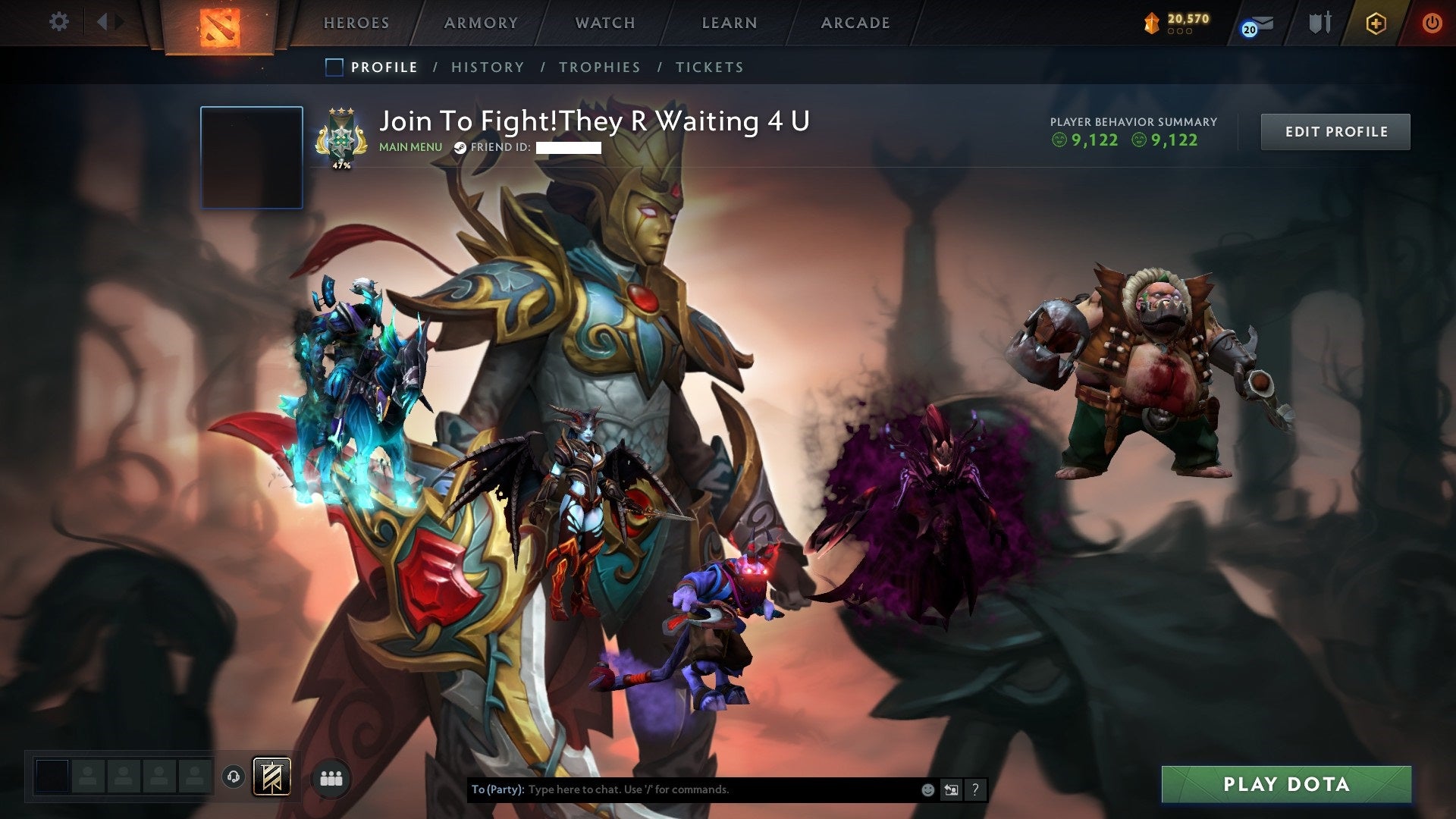
Task: Switch to the TROPHIES tab
Action: point(600,67)
